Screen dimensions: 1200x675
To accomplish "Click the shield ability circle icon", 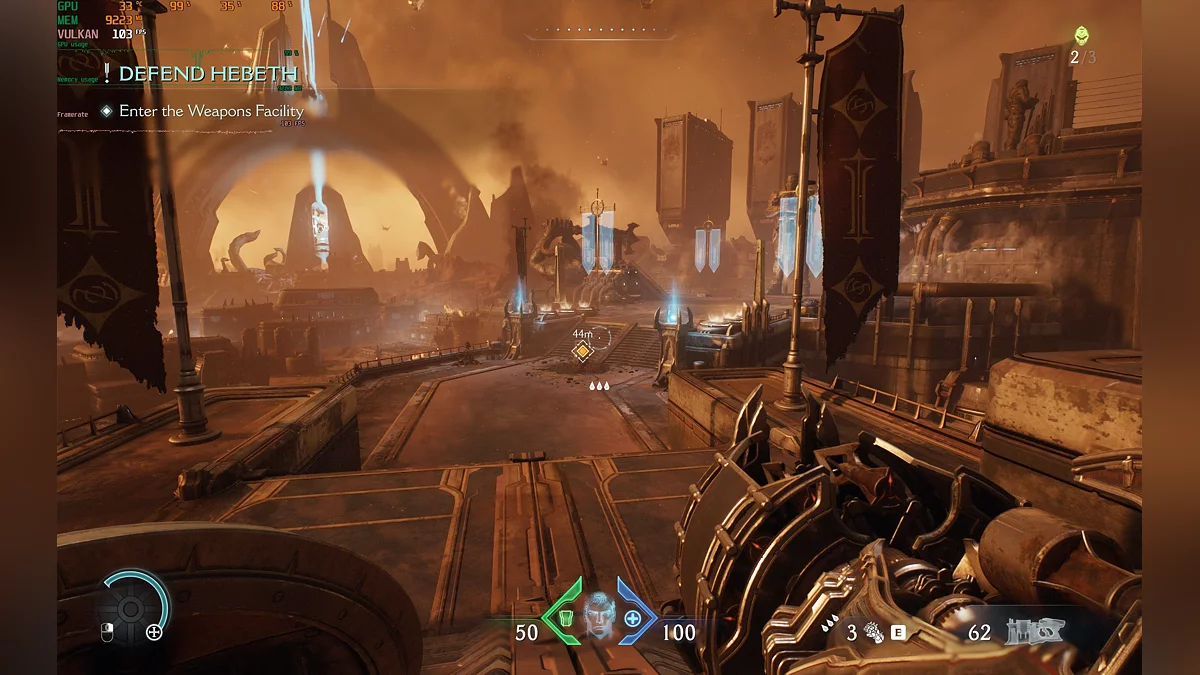I will tap(131, 607).
